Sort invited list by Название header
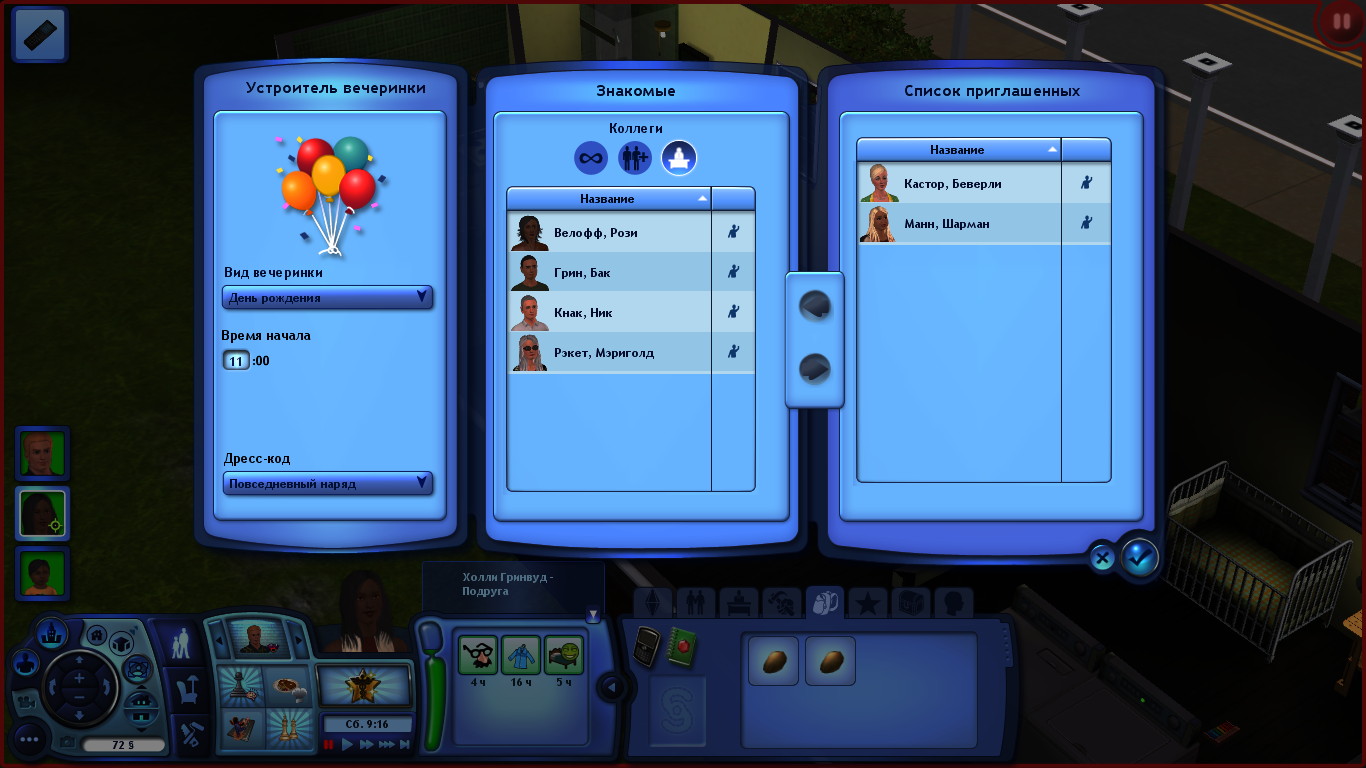The width and height of the screenshot is (1366, 768). [958, 150]
